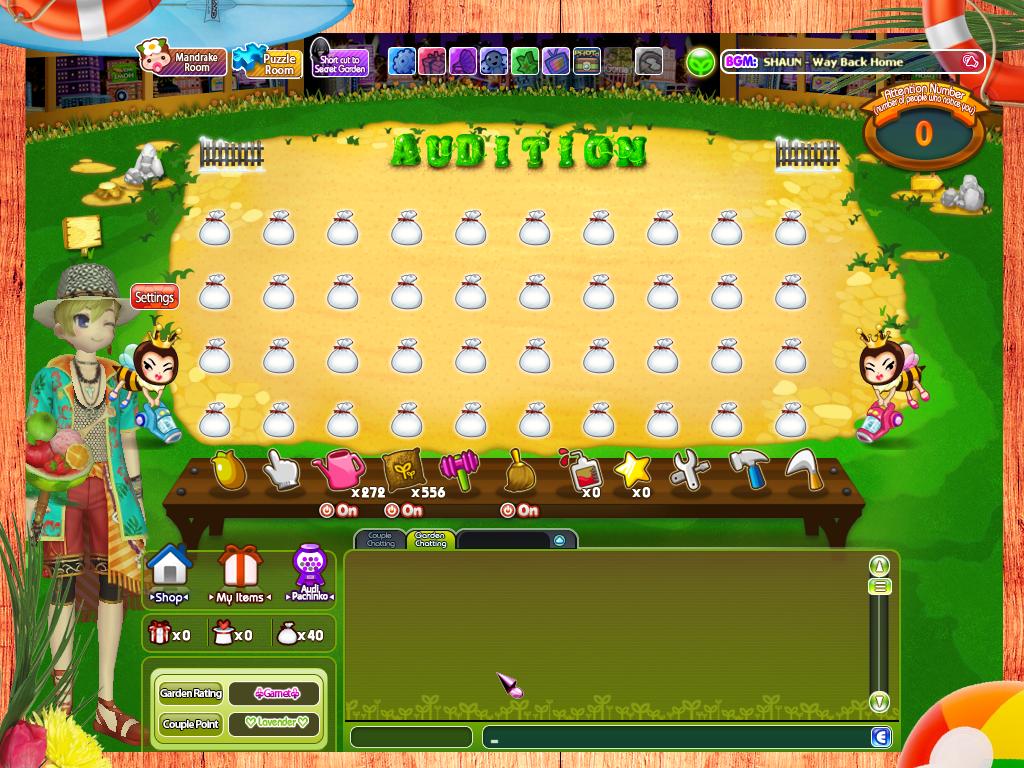Image resolution: width=1024 pixels, height=768 pixels.
Task: Toggle the watering can On switch
Action: pos(338,510)
